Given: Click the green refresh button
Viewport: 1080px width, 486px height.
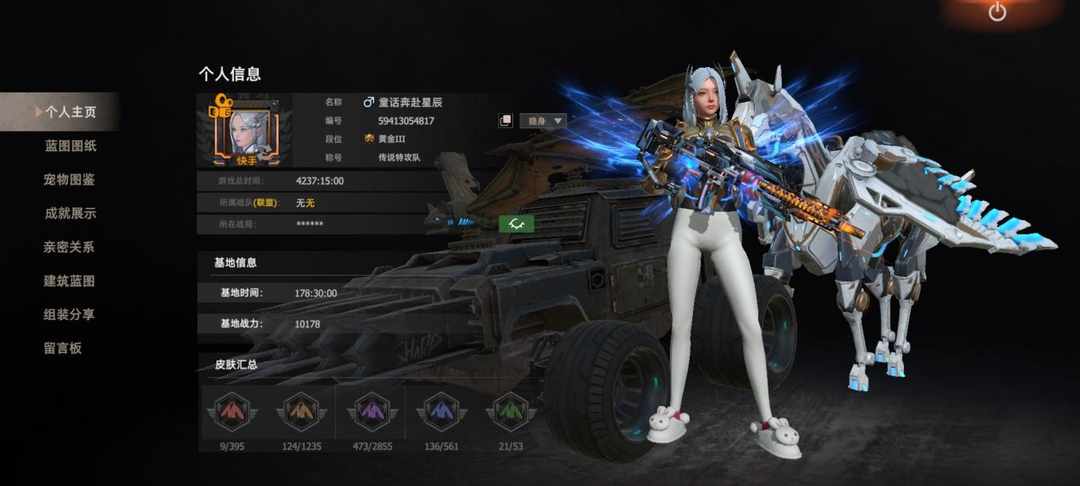Looking at the screenshot, I should [516, 224].
